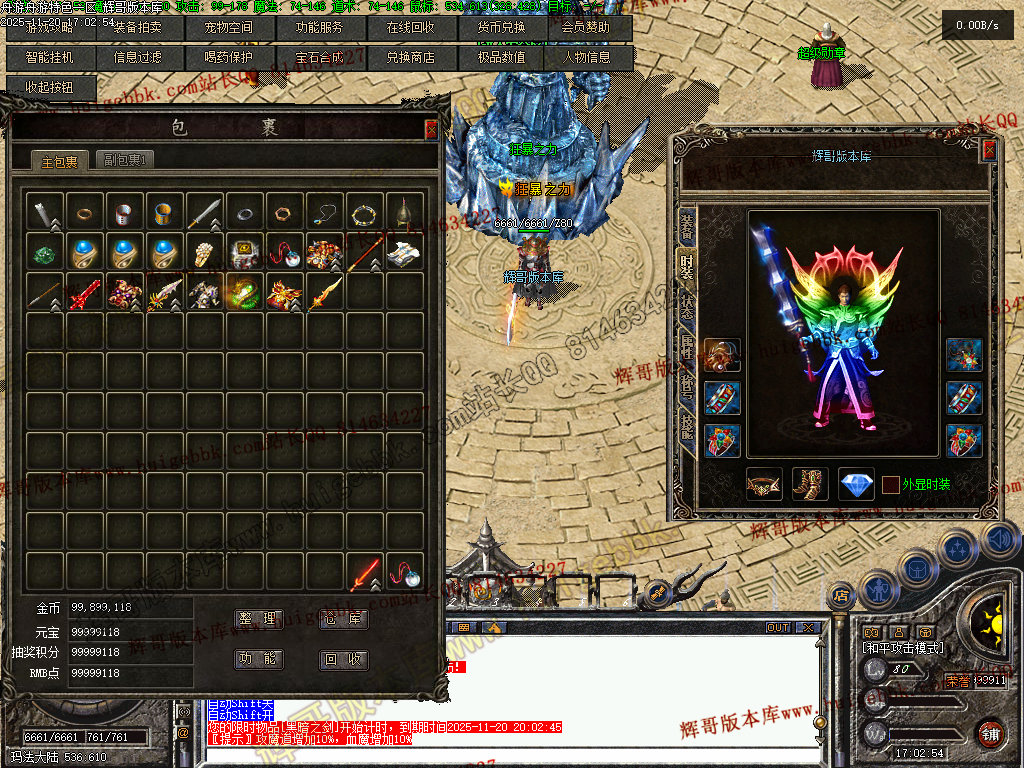Open the 兑换商店 exchange shop
This screenshot has width=1024, height=768.
pyautogui.click(x=411, y=58)
